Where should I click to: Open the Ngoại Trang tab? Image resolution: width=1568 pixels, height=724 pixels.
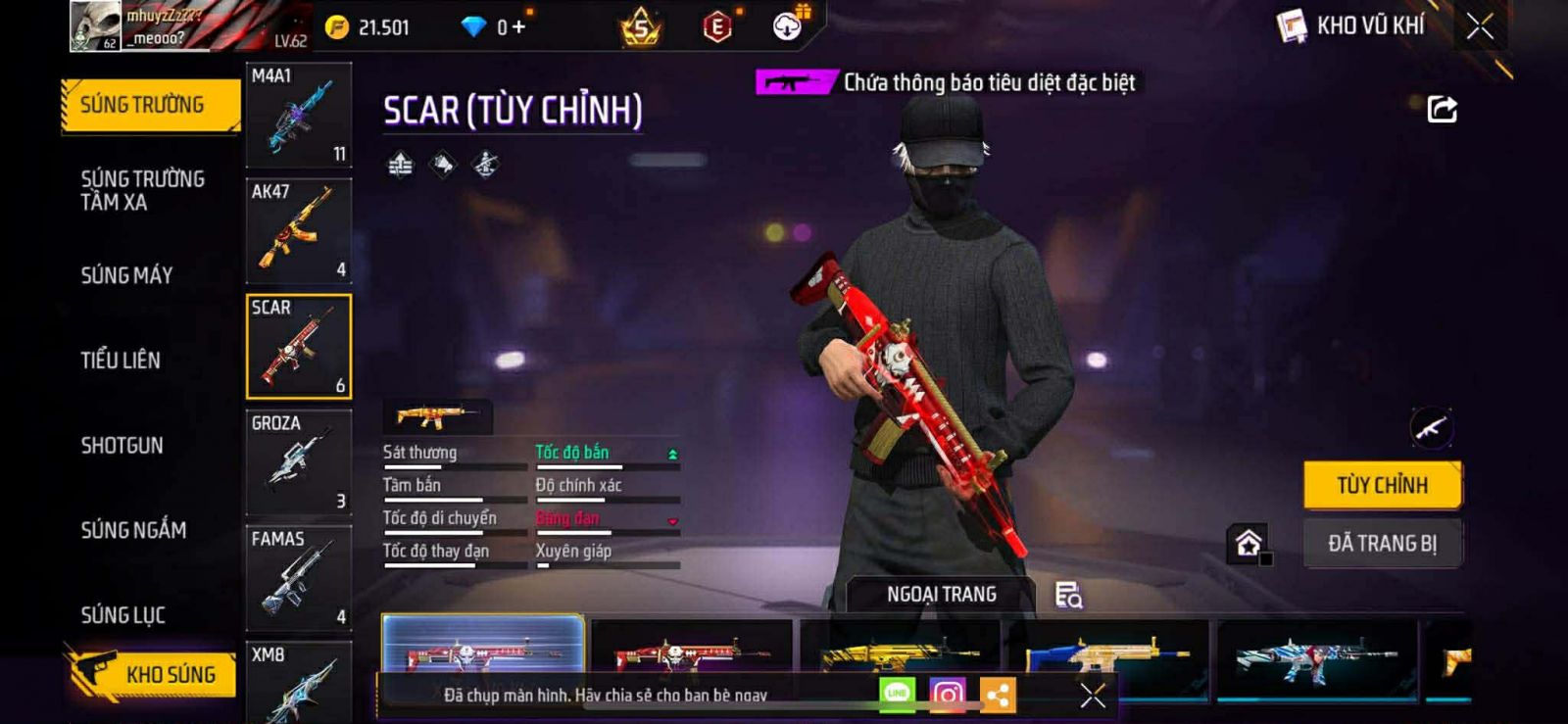pyautogui.click(x=941, y=595)
